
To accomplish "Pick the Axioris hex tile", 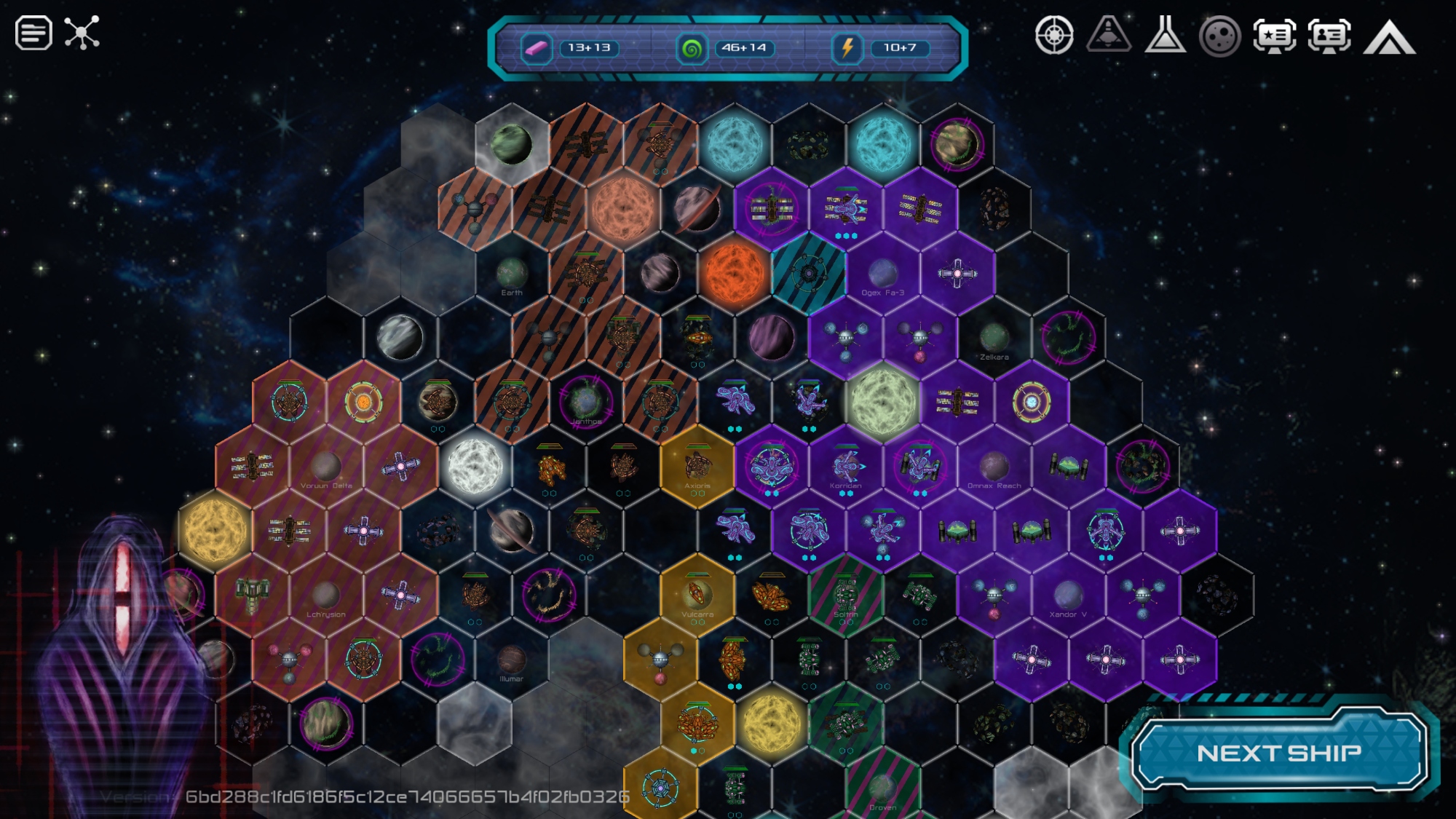I will point(697,467).
